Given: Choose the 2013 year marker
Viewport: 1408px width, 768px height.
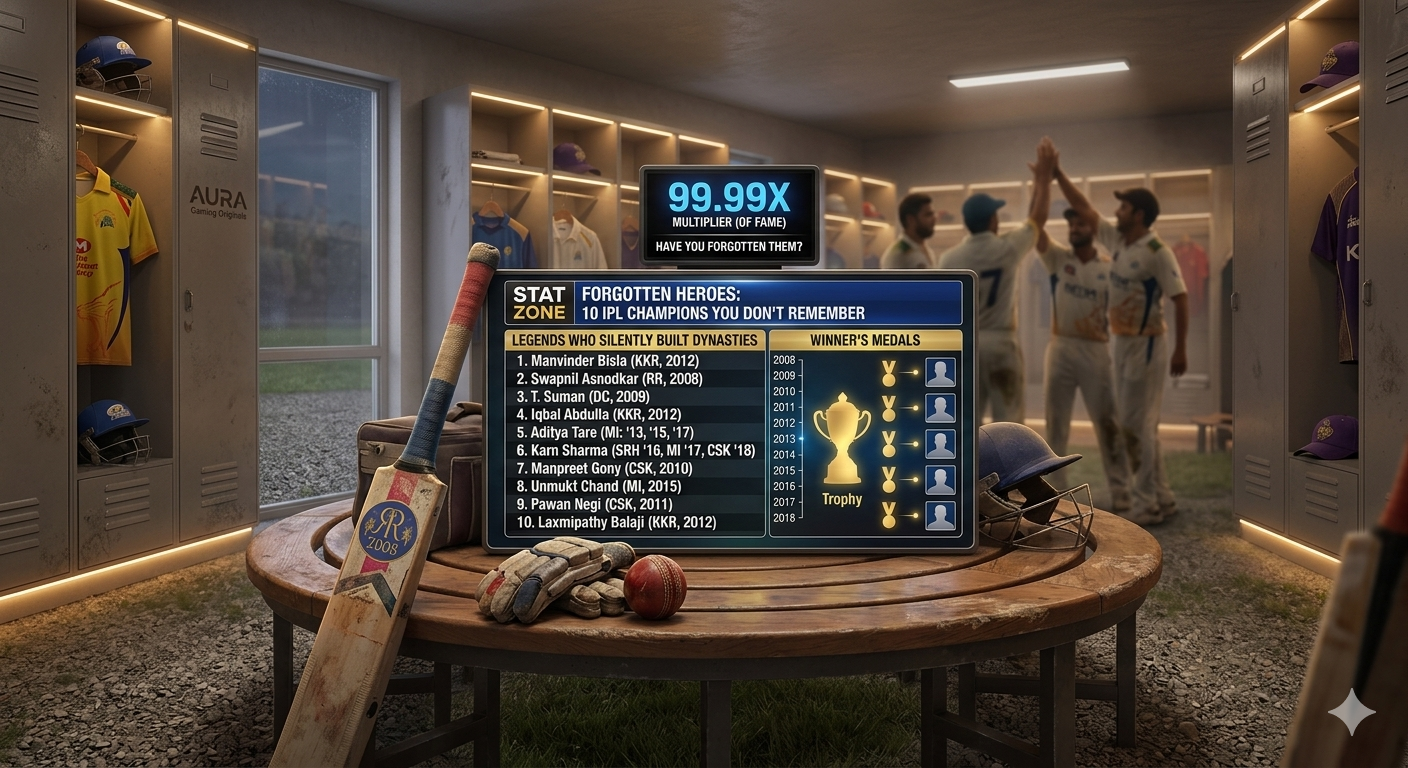Looking at the screenshot, I should [784, 439].
